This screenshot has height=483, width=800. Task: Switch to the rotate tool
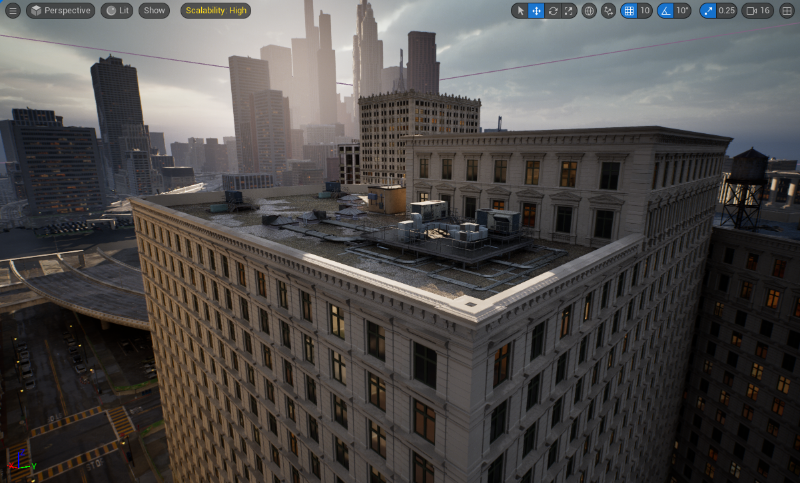click(x=552, y=11)
